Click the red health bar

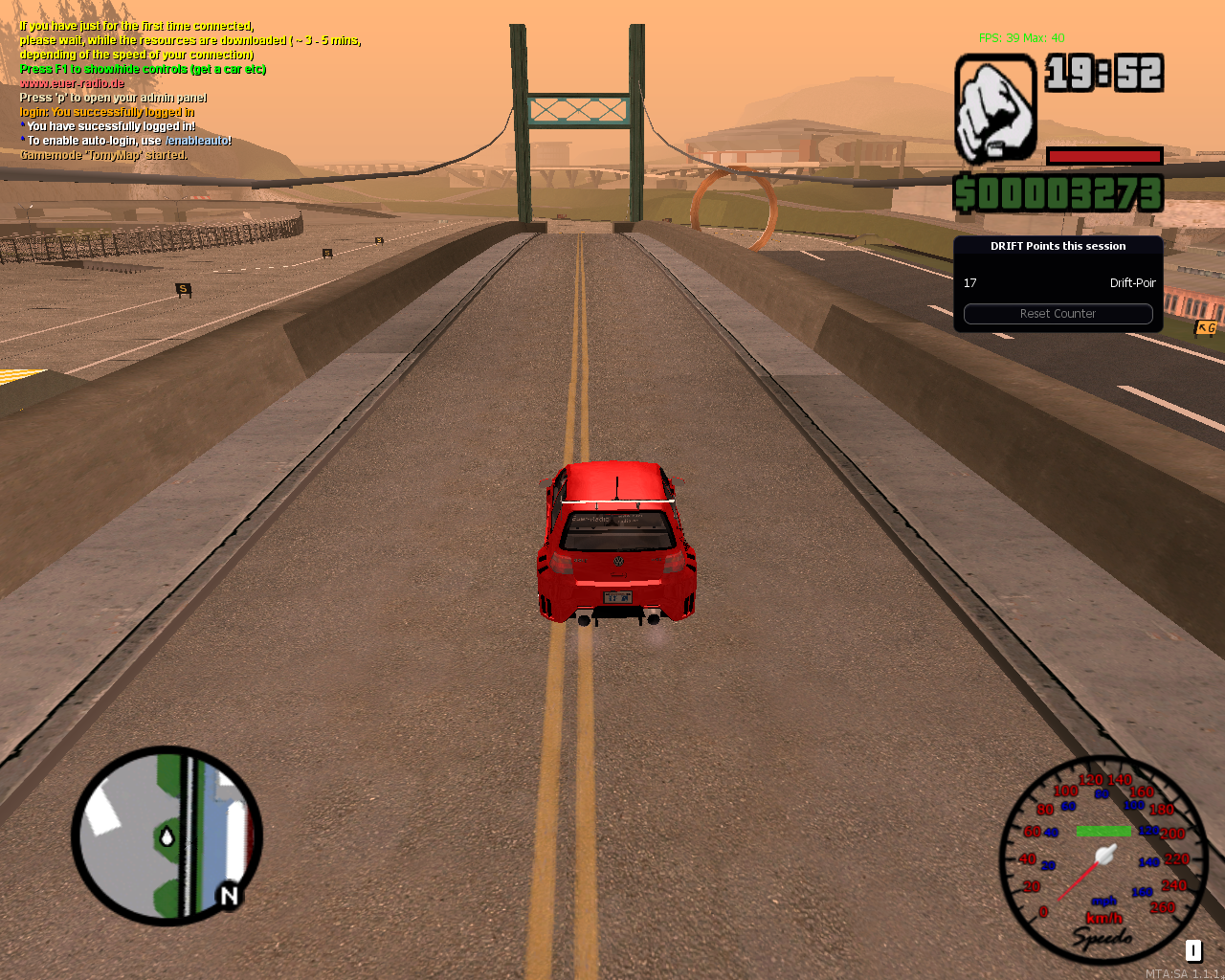(1103, 156)
